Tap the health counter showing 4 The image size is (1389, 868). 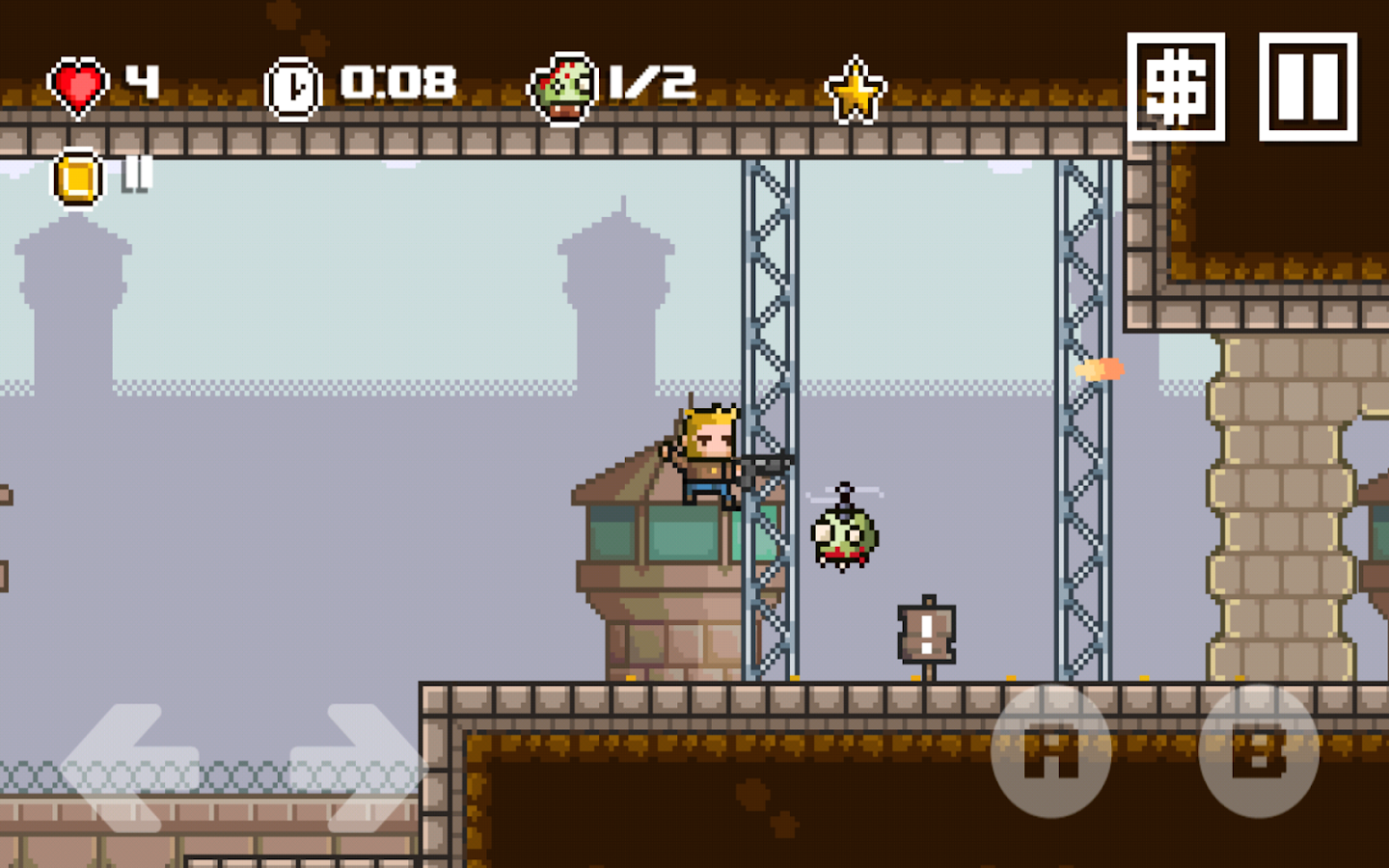(141, 82)
